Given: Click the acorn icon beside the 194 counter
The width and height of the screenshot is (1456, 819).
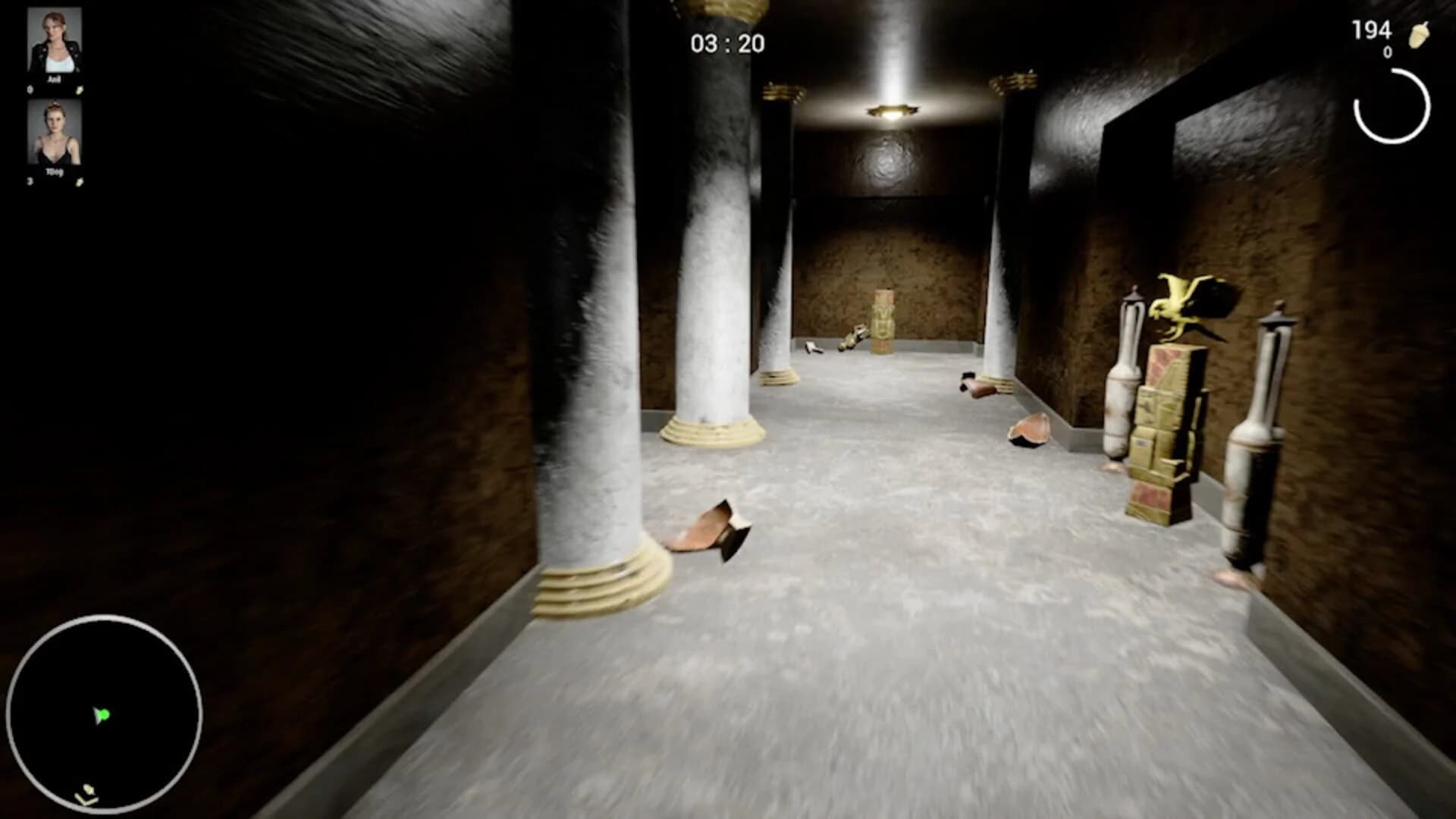Looking at the screenshot, I should coord(1420,33).
